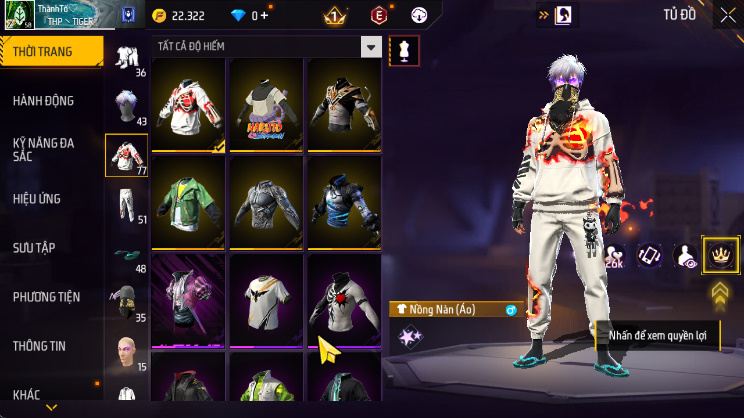The height and width of the screenshot is (418, 744).
Task: Select KỸ NĂNG ĐA SẮC in the sidebar
Action: pyautogui.click(x=43, y=150)
